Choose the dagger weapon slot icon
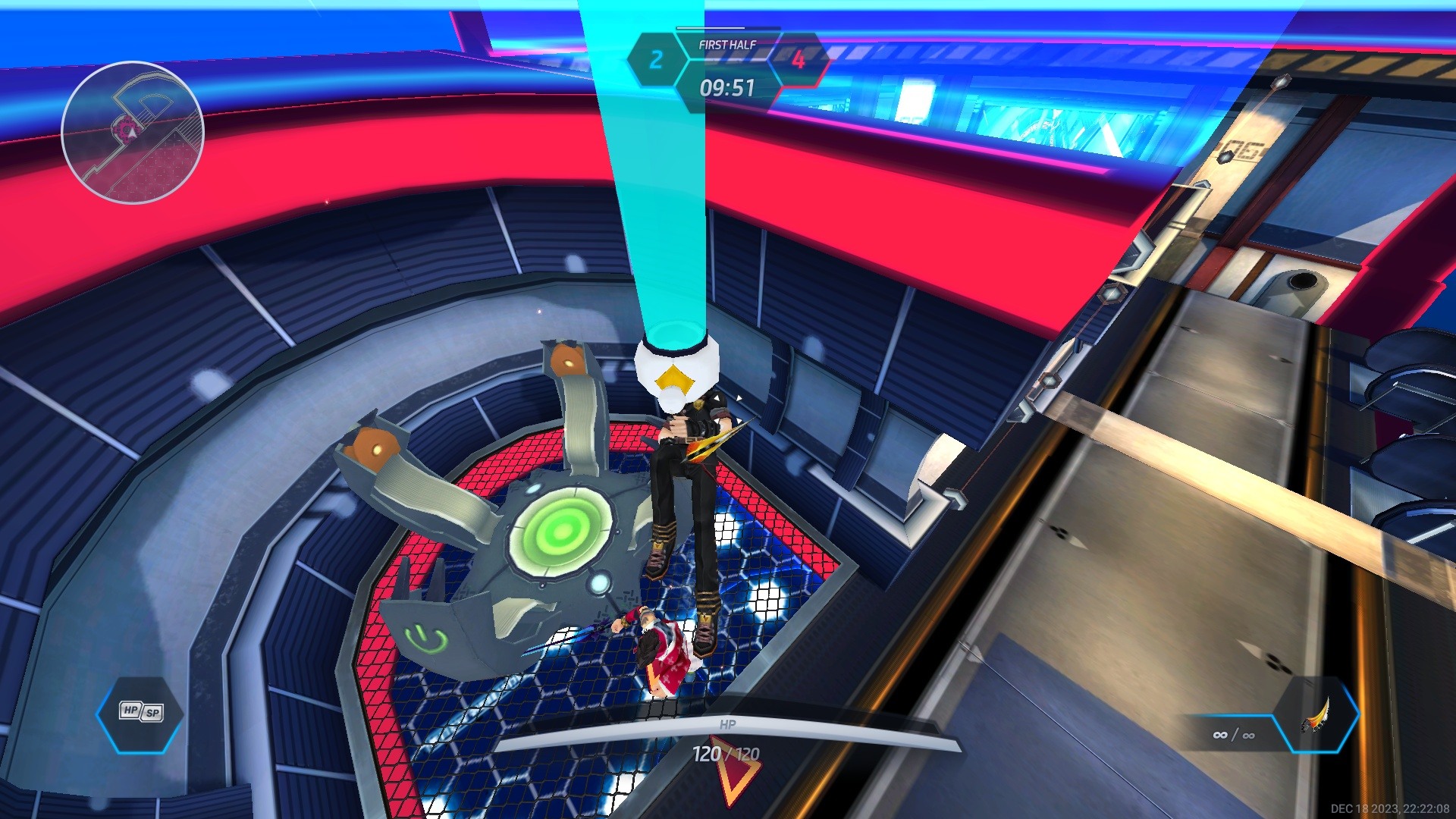The width and height of the screenshot is (1456, 819). [x=1316, y=714]
